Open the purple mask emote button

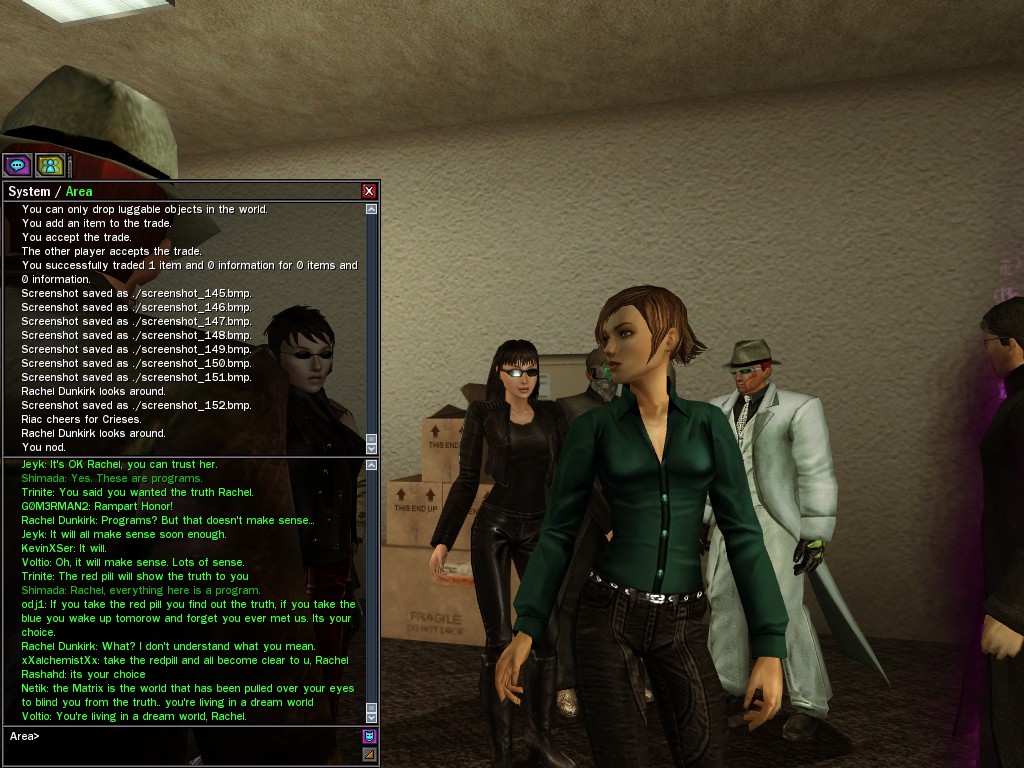369,737
